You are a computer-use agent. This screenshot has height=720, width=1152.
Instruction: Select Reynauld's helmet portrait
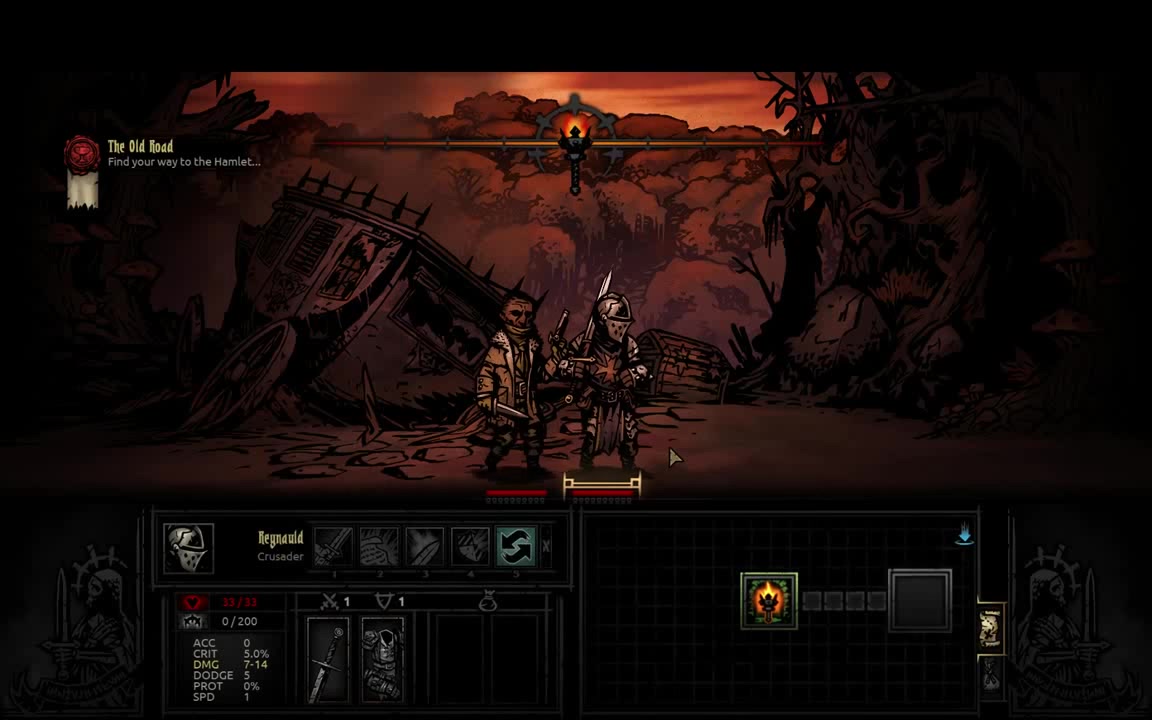point(188,548)
